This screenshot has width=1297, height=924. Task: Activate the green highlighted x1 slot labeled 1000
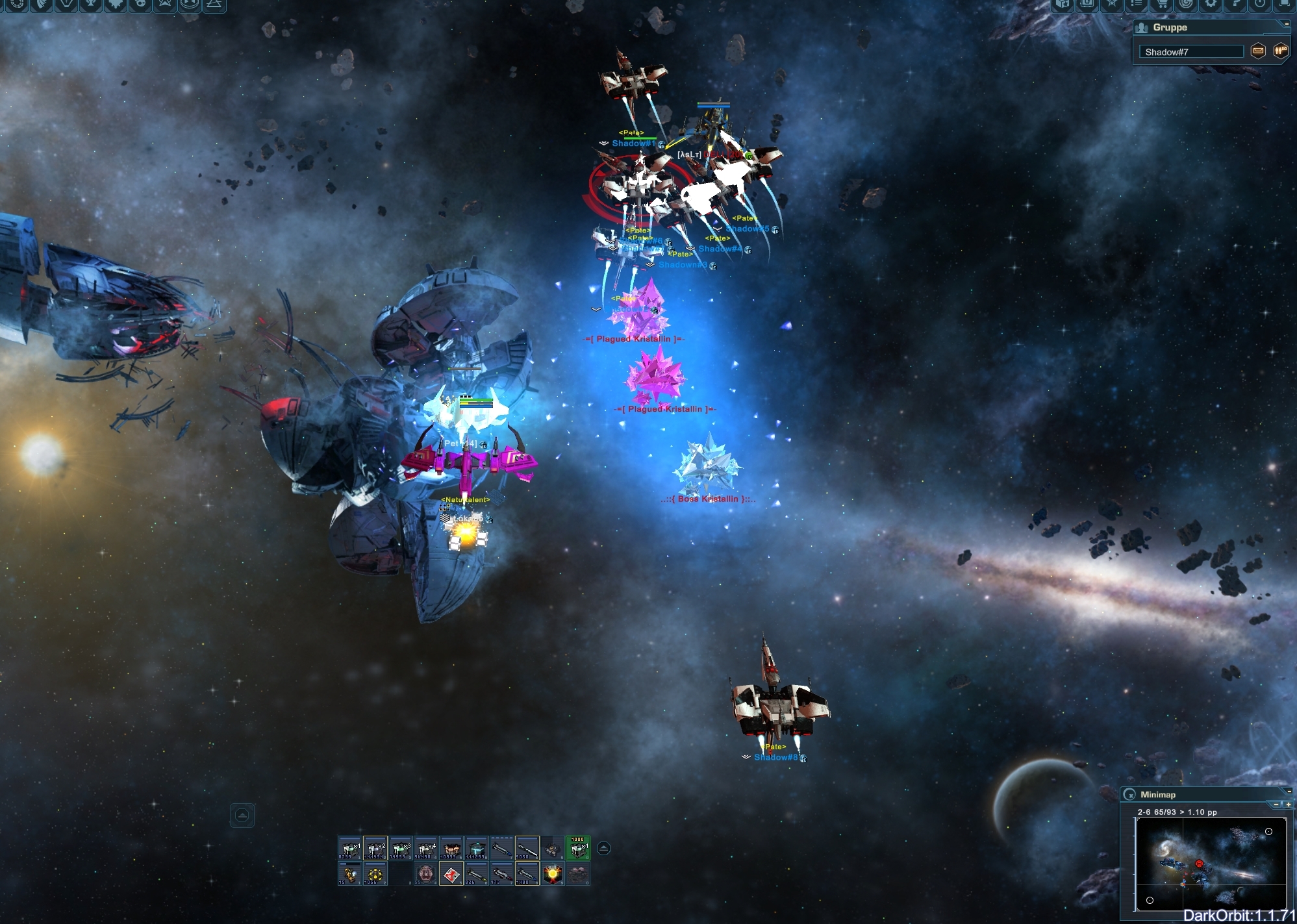tap(577, 848)
